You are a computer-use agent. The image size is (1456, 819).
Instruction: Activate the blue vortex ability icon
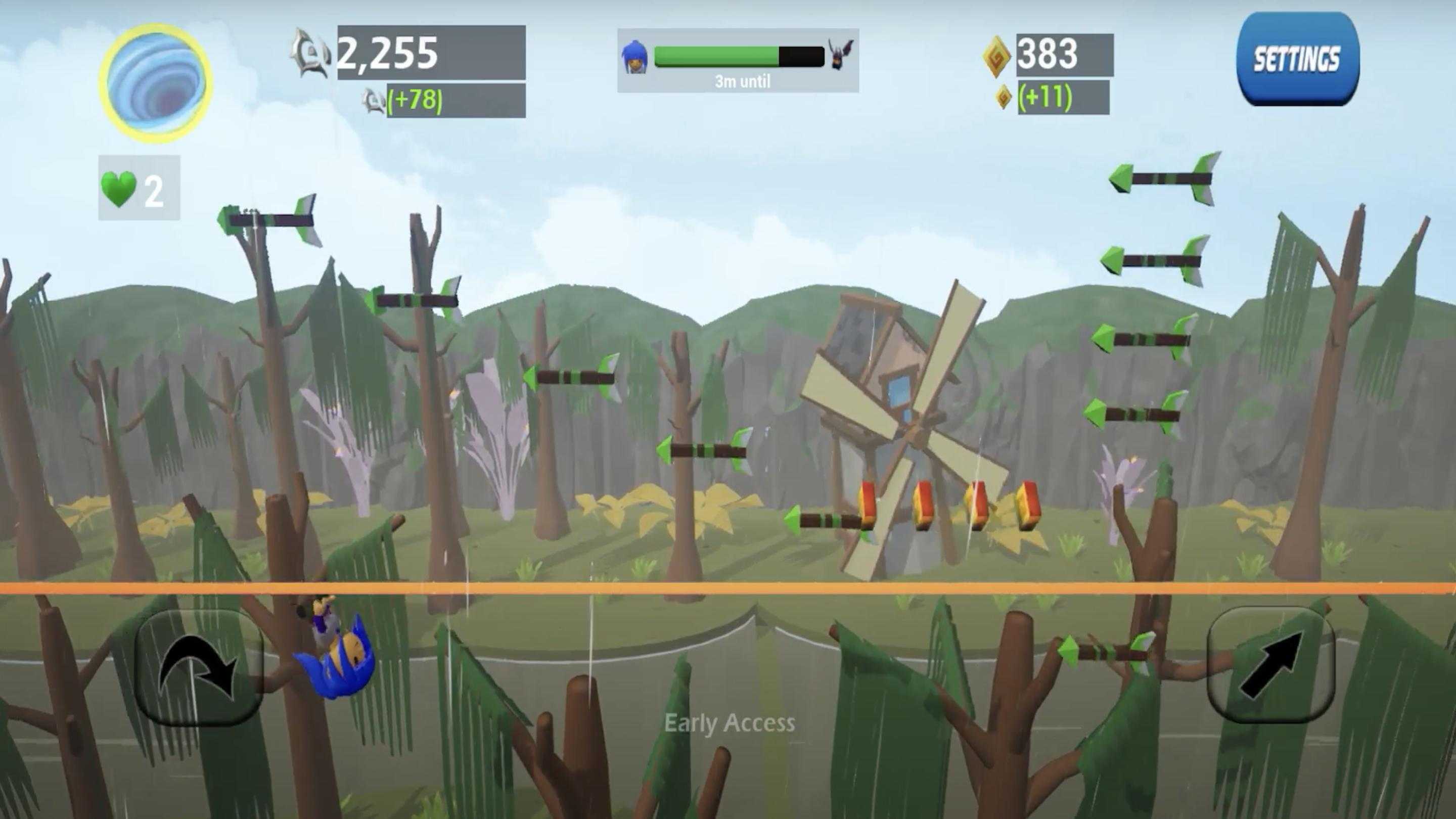coord(156,82)
